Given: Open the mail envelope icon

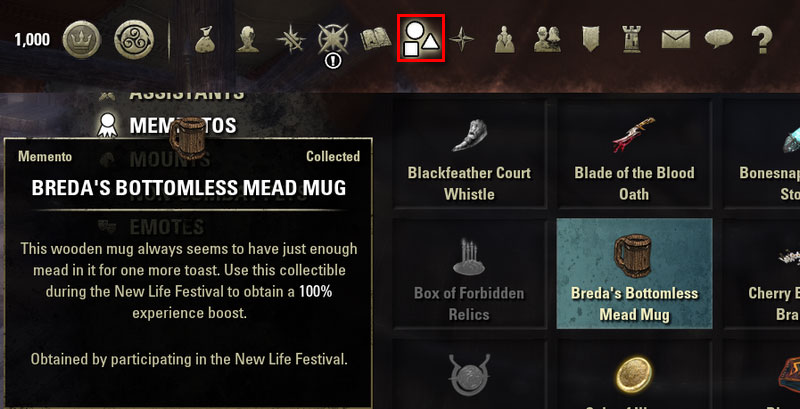Looking at the screenshot, I should click(676, 40).
